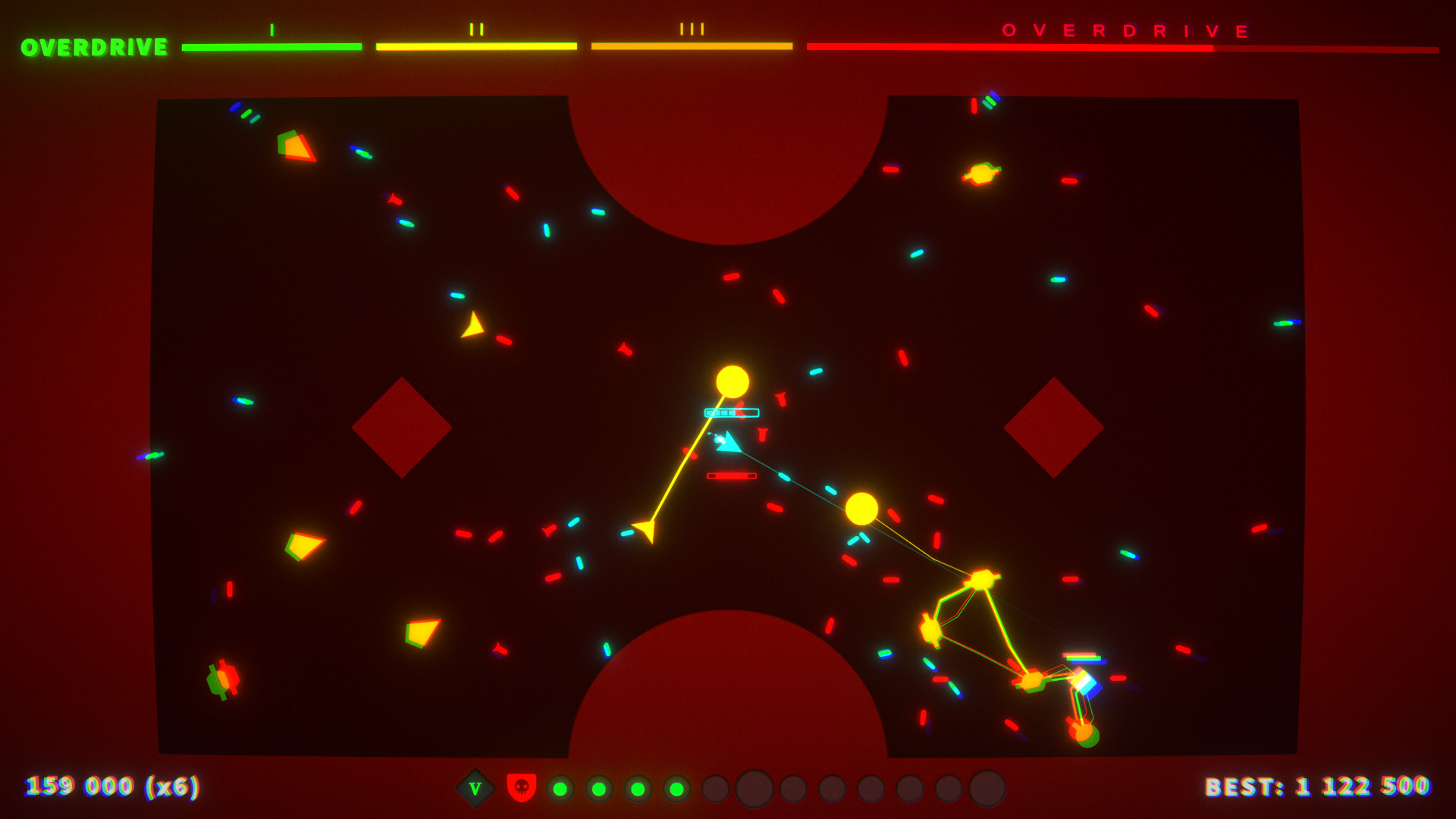Image resolution: width=1456 pixels, height=819 pixels.
Task: Toggle the first lit green wave dot
Action: (x=560, y=789)
